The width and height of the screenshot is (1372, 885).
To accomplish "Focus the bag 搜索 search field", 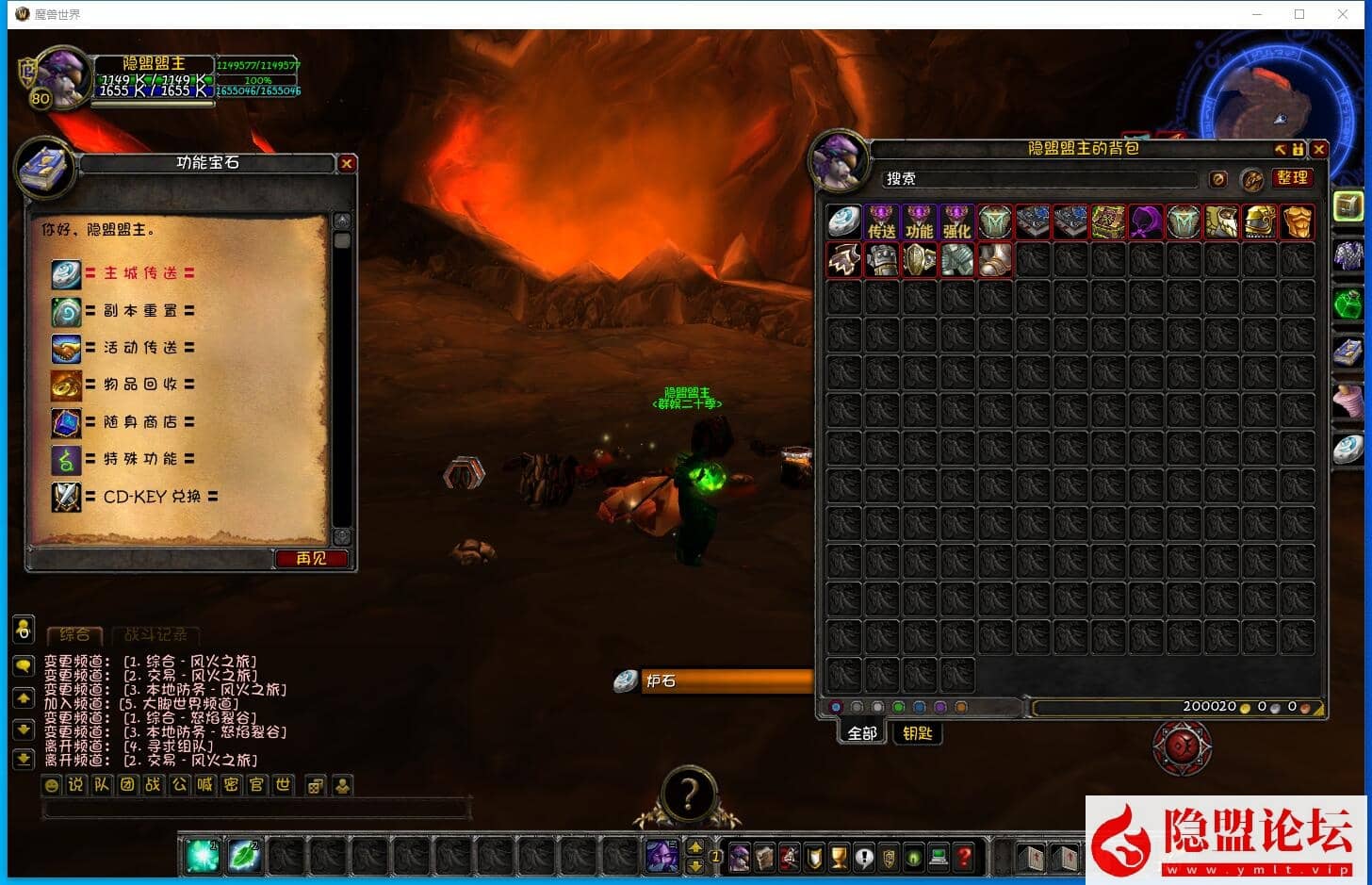I will click(1037, 179).
